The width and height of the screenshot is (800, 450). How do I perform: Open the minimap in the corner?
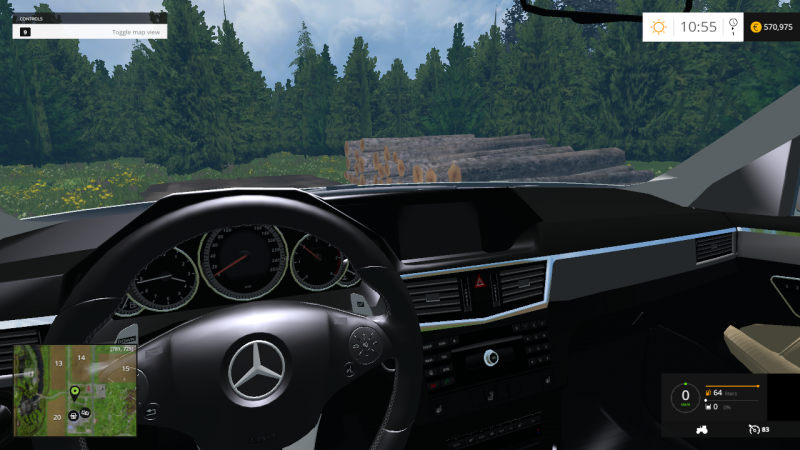pos(75,390)
